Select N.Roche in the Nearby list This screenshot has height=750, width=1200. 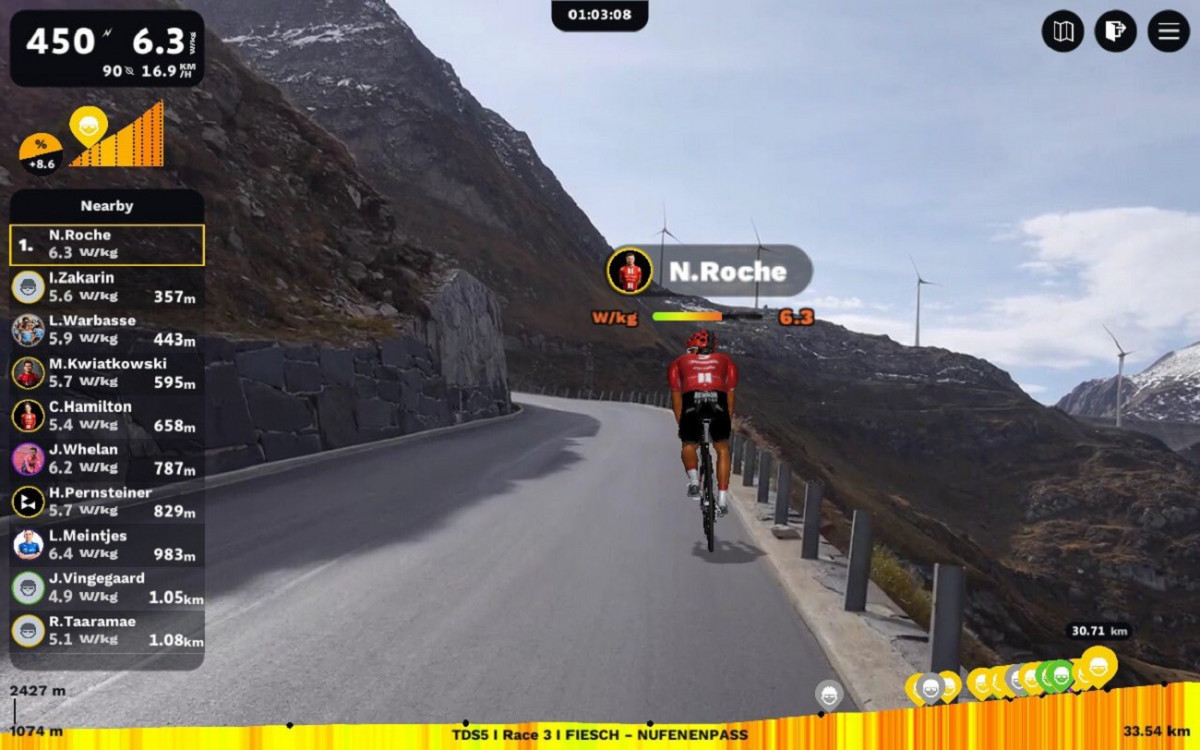click(x=107, y=245)
